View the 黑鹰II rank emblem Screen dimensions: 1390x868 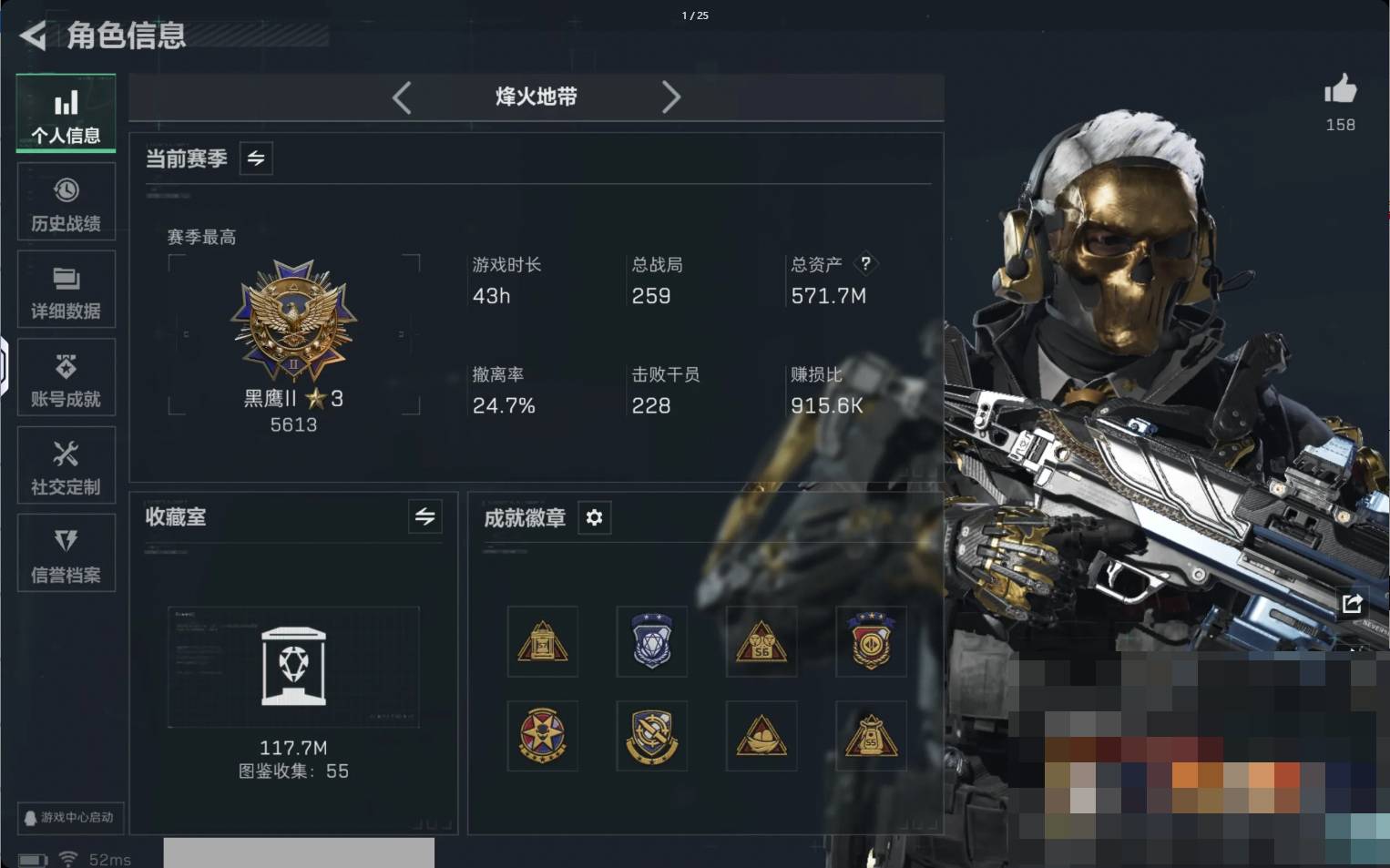pyautogui.click(x=293, y=319)
